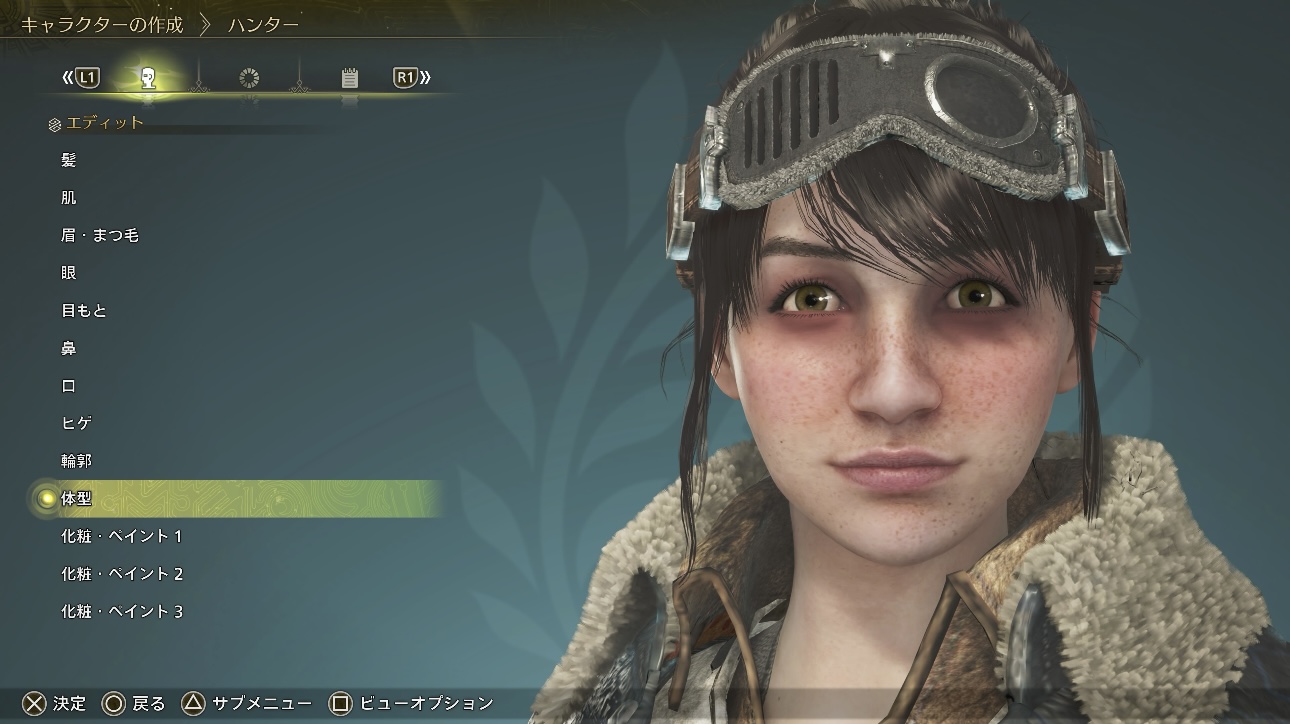Select the 目もと entry
This screenshot has height=724, width=1290.
coord(84,311)
